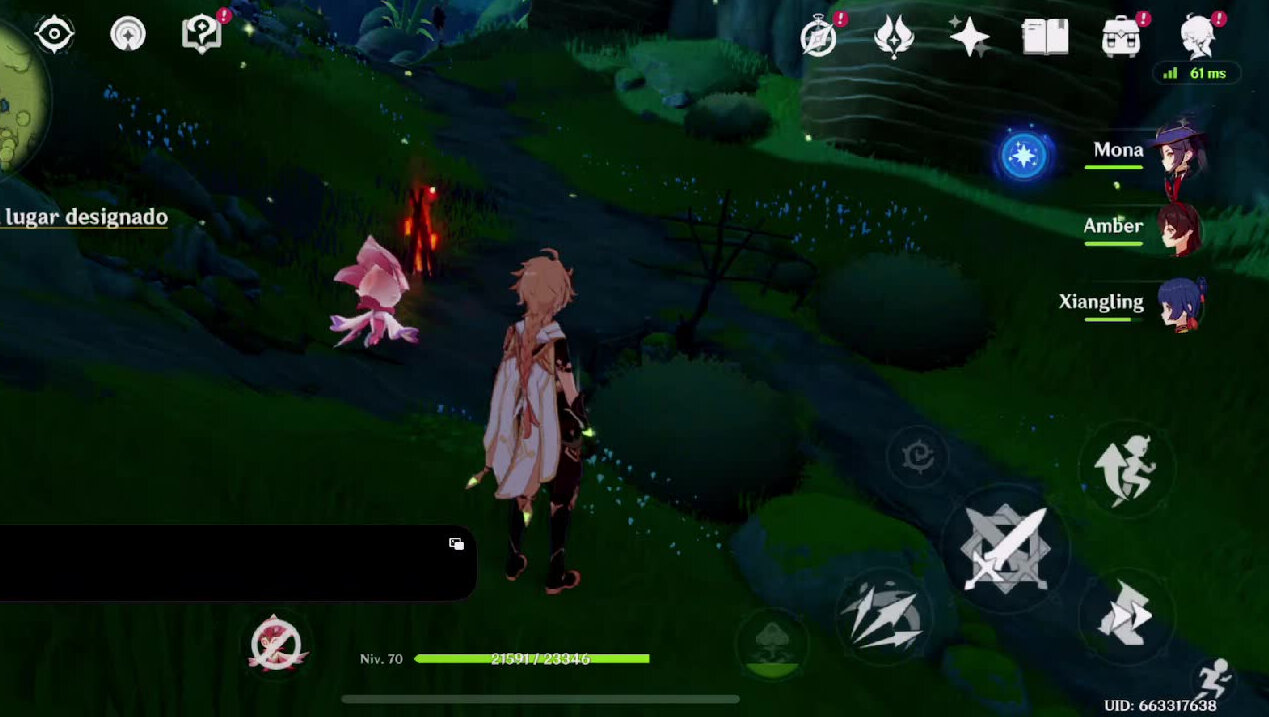The height and width of the screenshot is (717, 1269).
Task: Expand the chat box window
Action: [x=456, y=543]
